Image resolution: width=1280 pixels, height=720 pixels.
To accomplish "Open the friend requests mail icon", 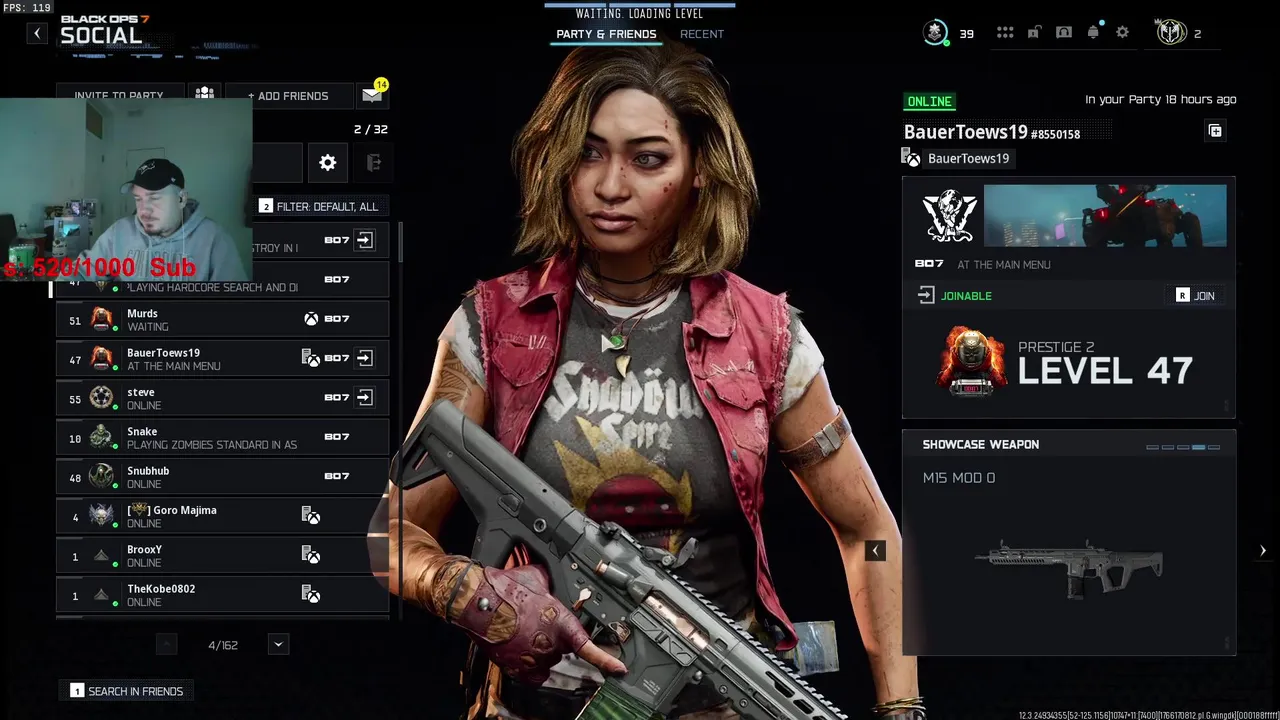I will 372,95.
